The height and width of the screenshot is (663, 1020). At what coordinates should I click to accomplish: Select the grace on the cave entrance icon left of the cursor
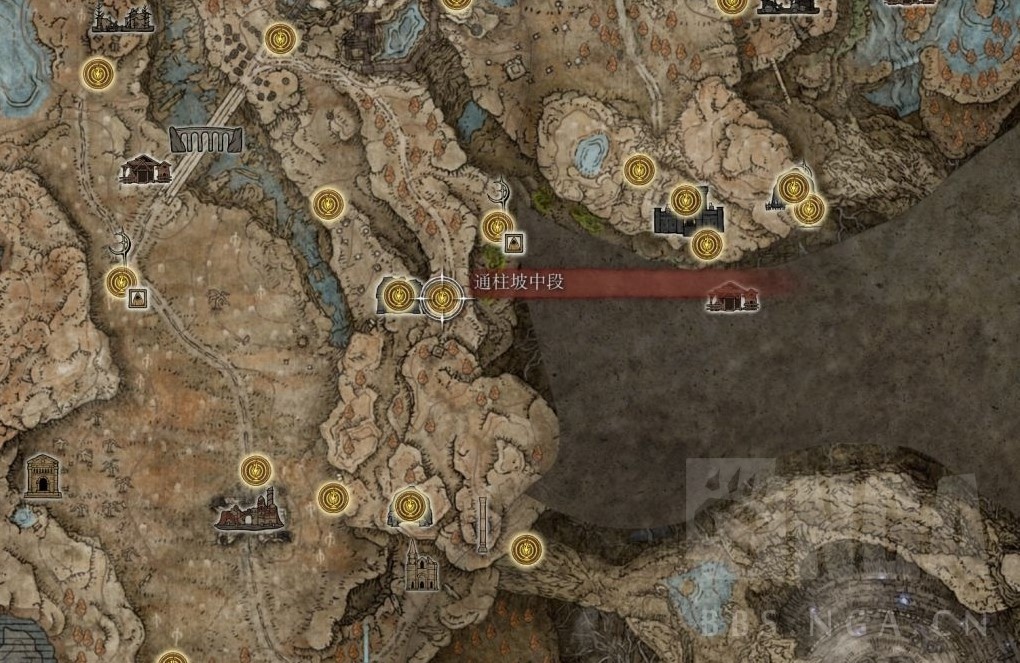(x=399, y=295)
